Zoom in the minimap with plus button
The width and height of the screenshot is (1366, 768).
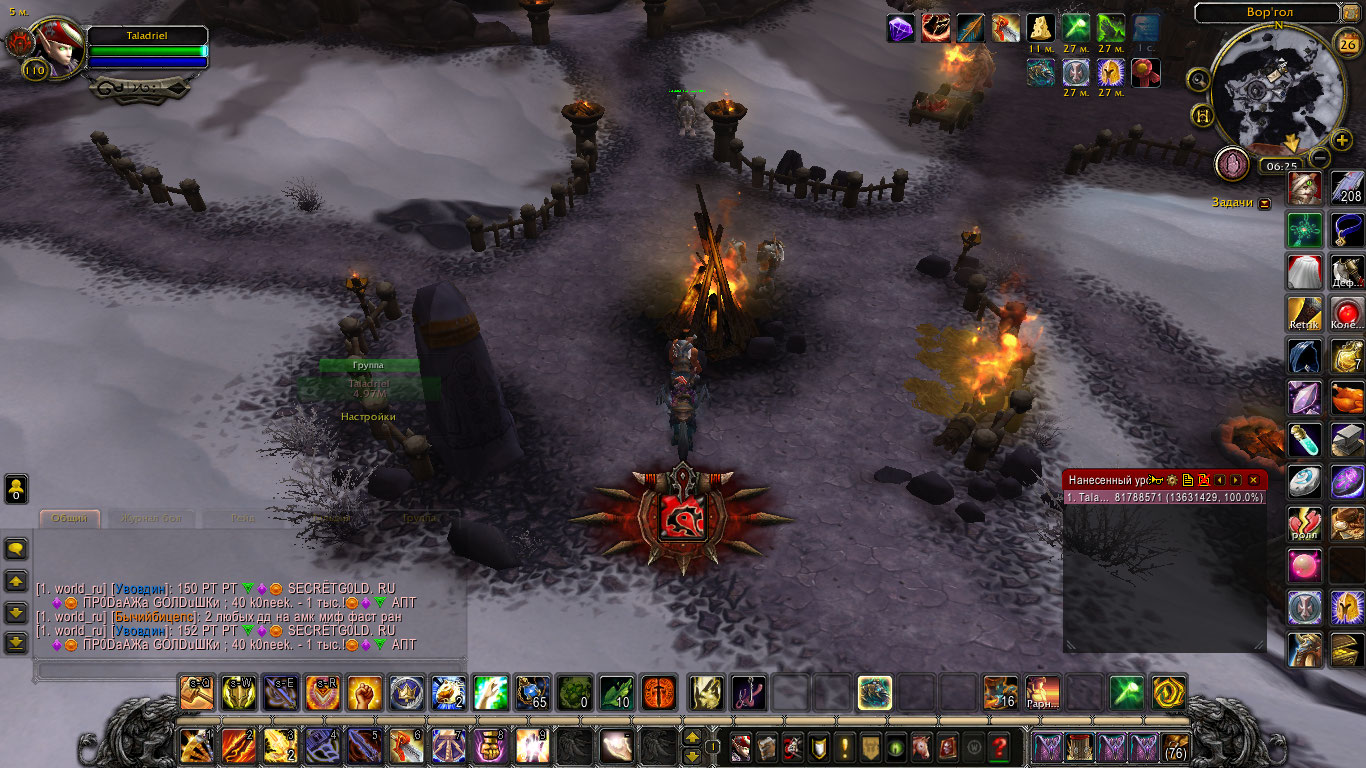[1342, 140]
